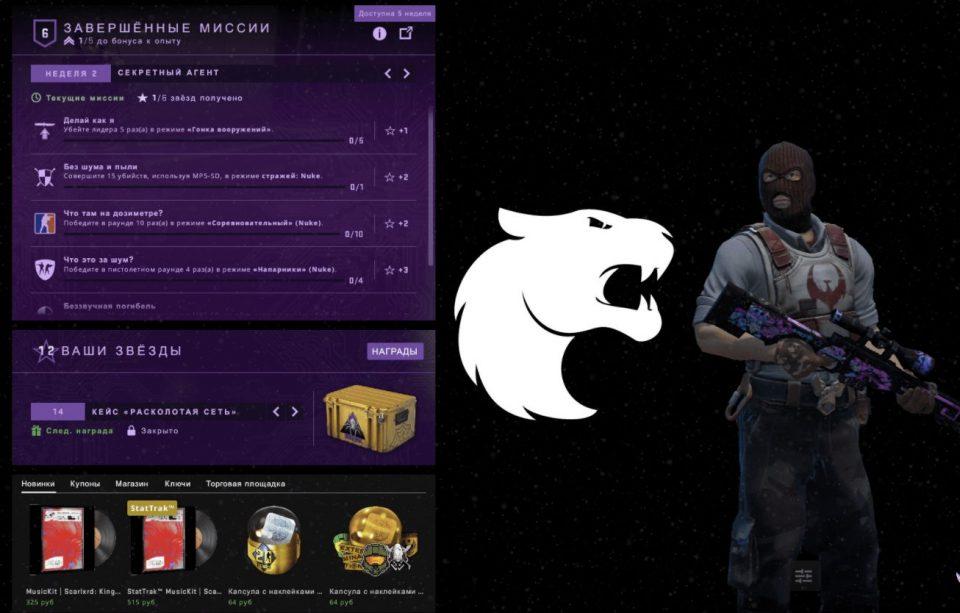The image size is (960, 613).
Task: Open the 'Торговая площадка' tab
Action: point(245,484)
